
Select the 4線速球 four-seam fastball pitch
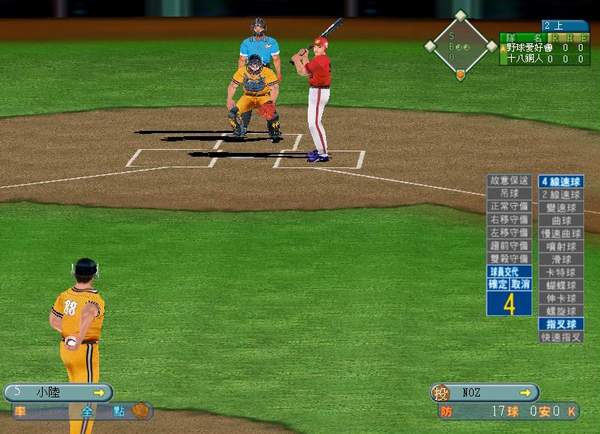click(561, 182)
